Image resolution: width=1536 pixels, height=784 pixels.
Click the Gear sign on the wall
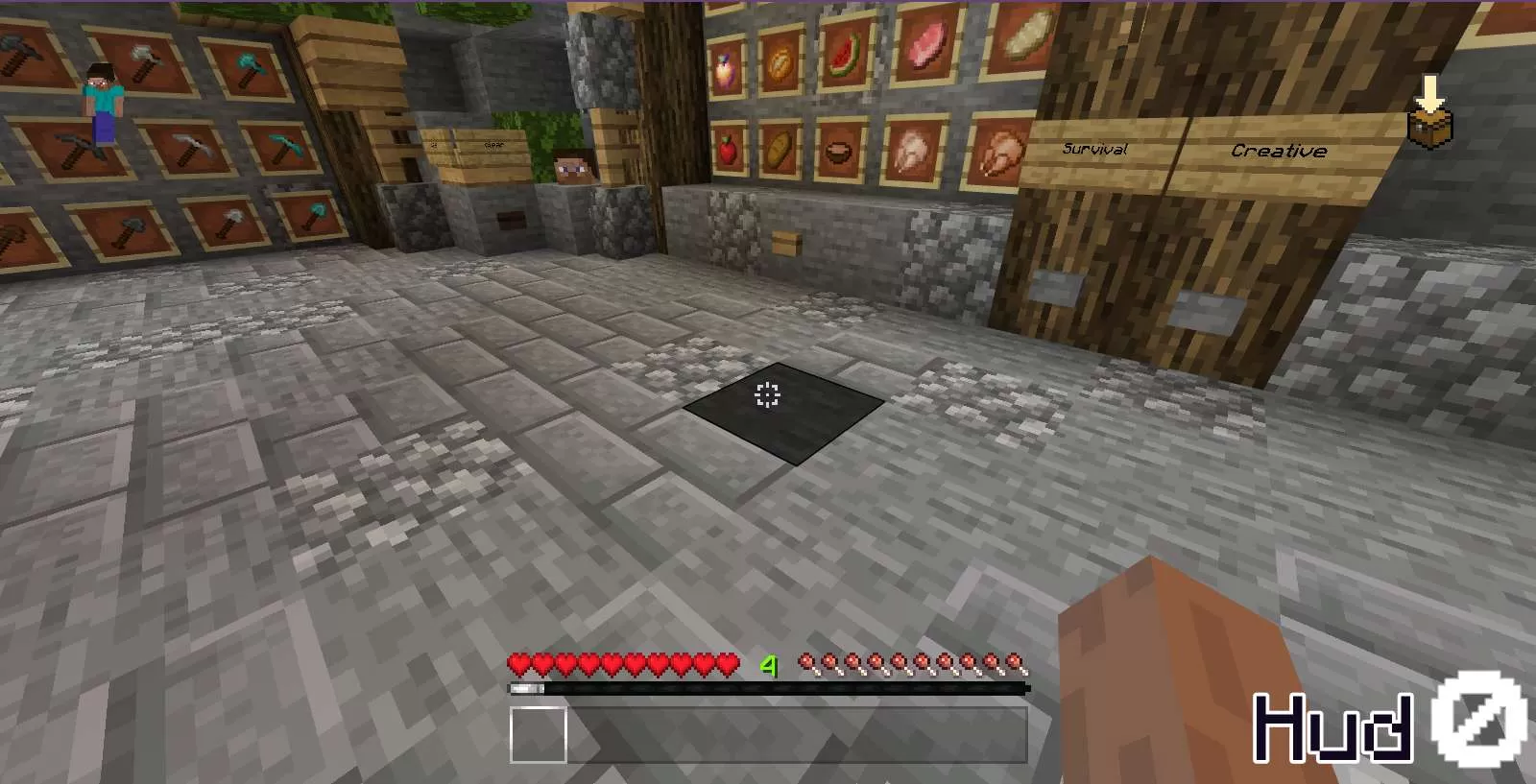(x=493, y=144)
